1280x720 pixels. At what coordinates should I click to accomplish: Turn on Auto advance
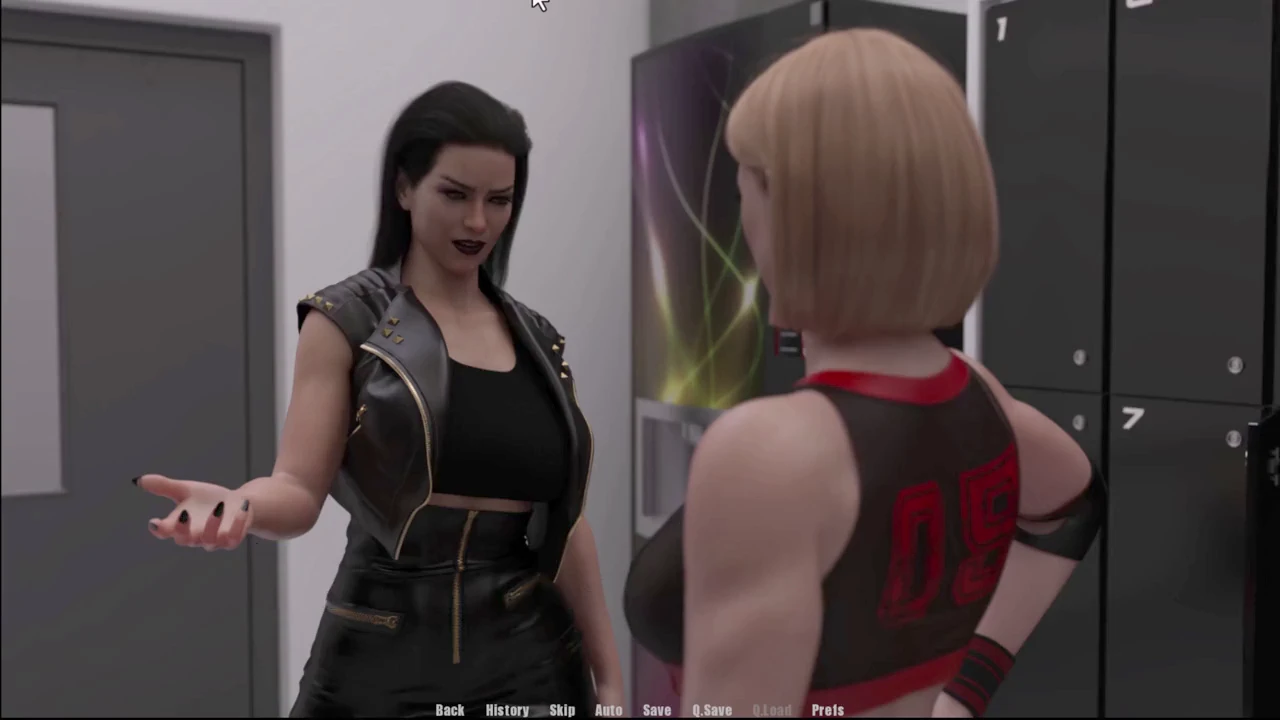click(x=608, y=710)
